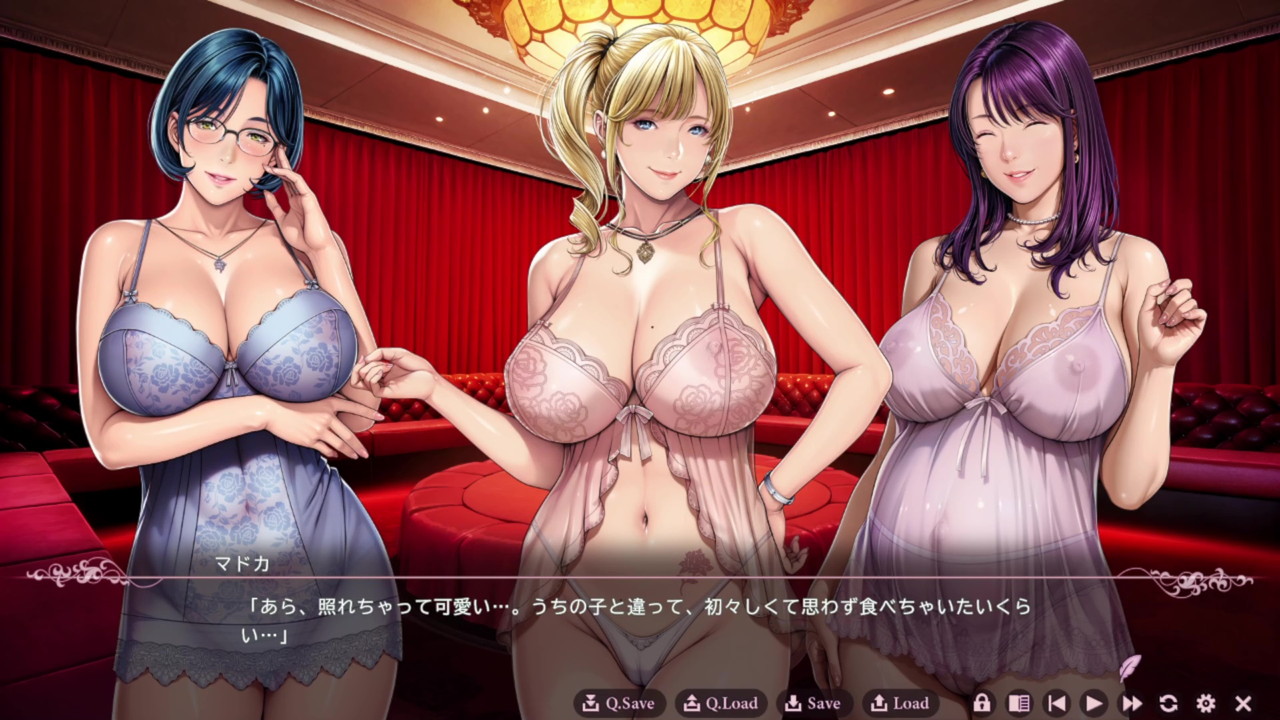Open settings via the gear icon
Screen dimensions: 1280x720
tap(1206, 703)
